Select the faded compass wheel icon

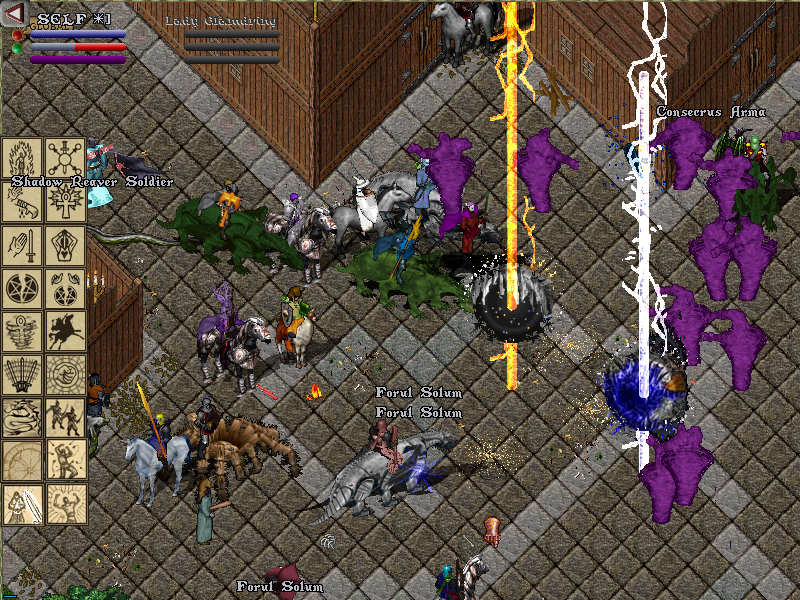[22, 460]
